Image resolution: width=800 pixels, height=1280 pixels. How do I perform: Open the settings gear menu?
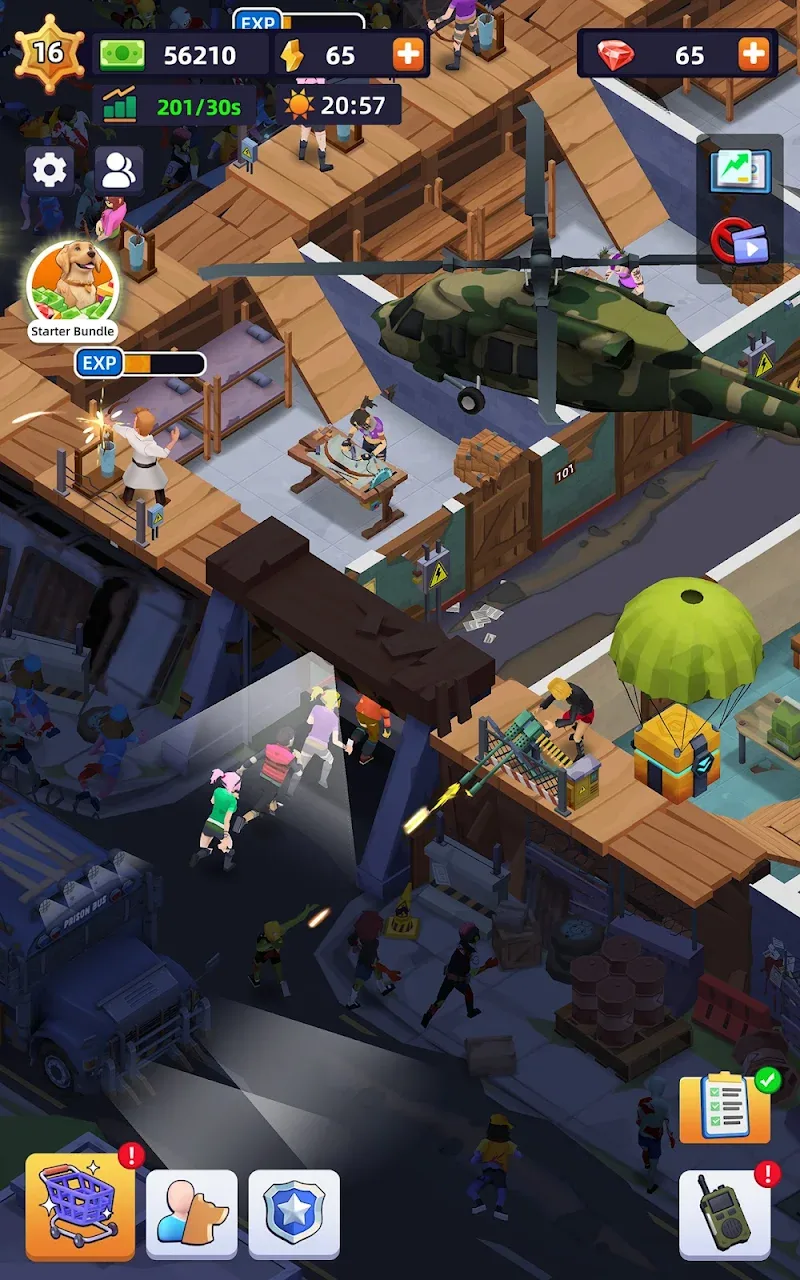(49, 171)
